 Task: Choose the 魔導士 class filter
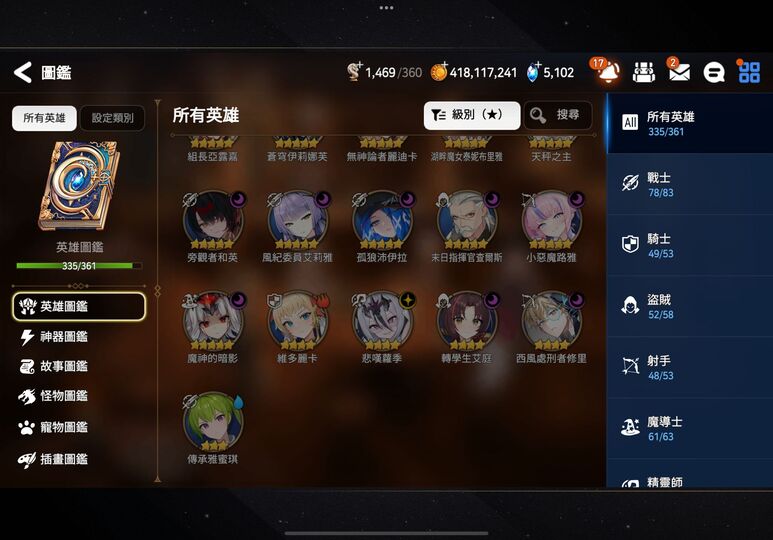[x=689, y=429]
